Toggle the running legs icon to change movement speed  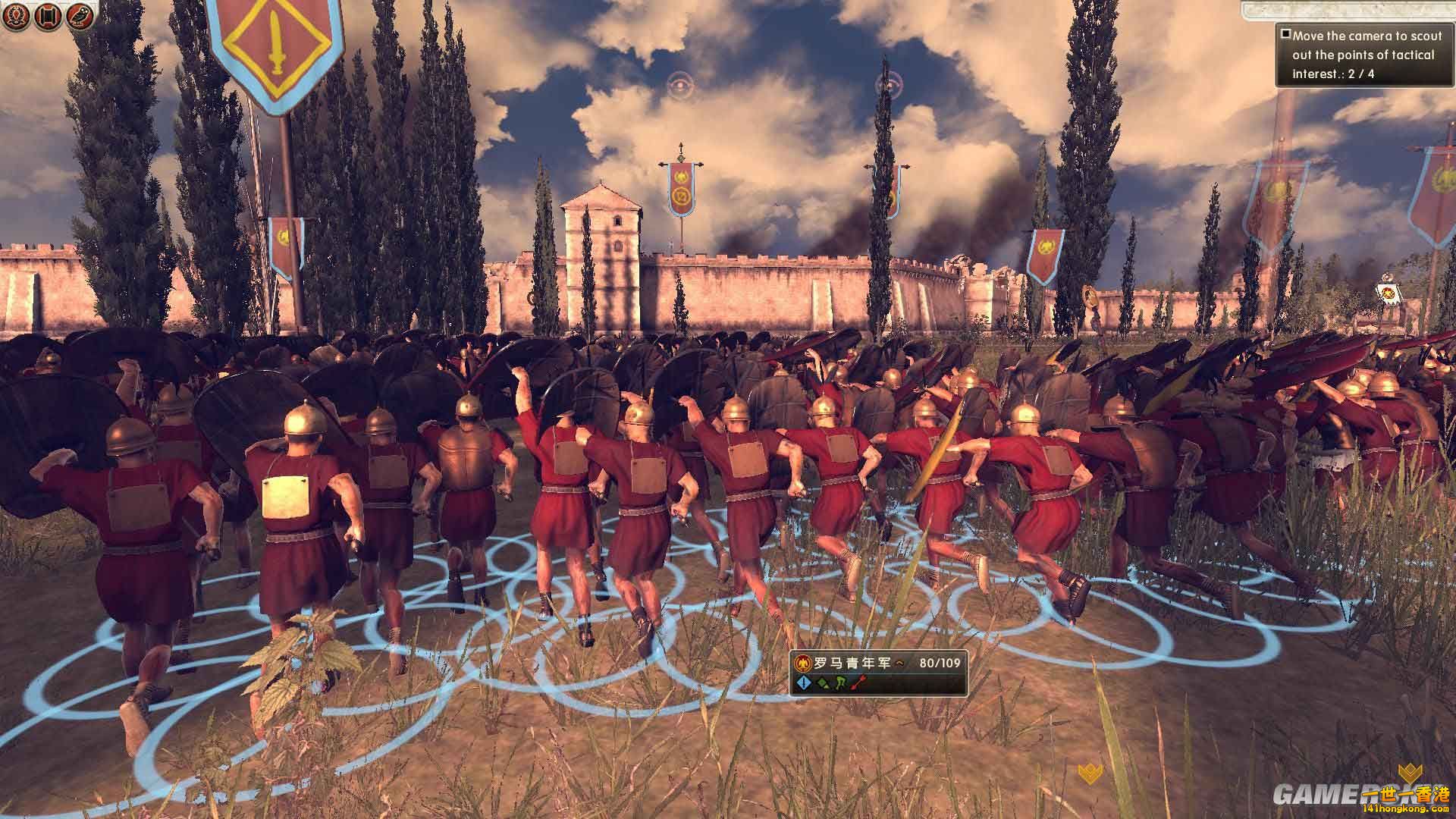tap(840, 682)
